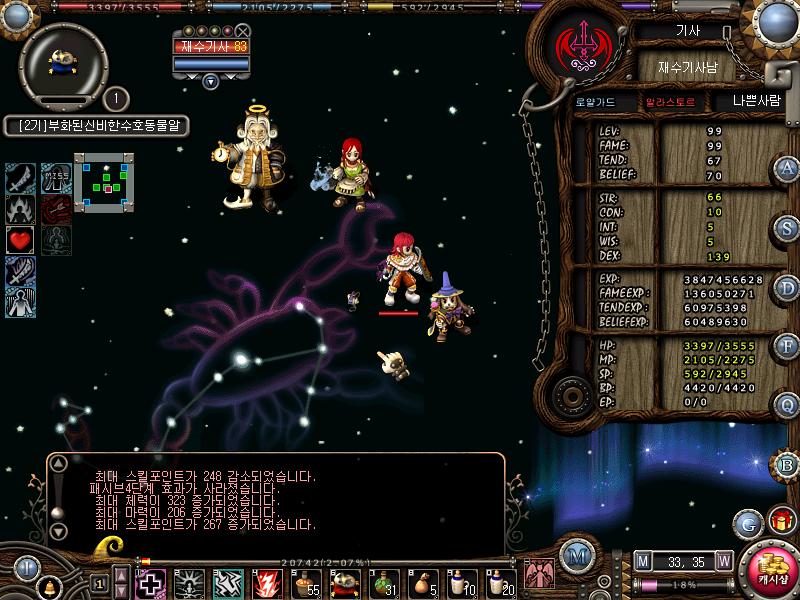This screenshot has height=600, width=800.
Task: Click the round blue M button
Action: [x=574, y=556]
